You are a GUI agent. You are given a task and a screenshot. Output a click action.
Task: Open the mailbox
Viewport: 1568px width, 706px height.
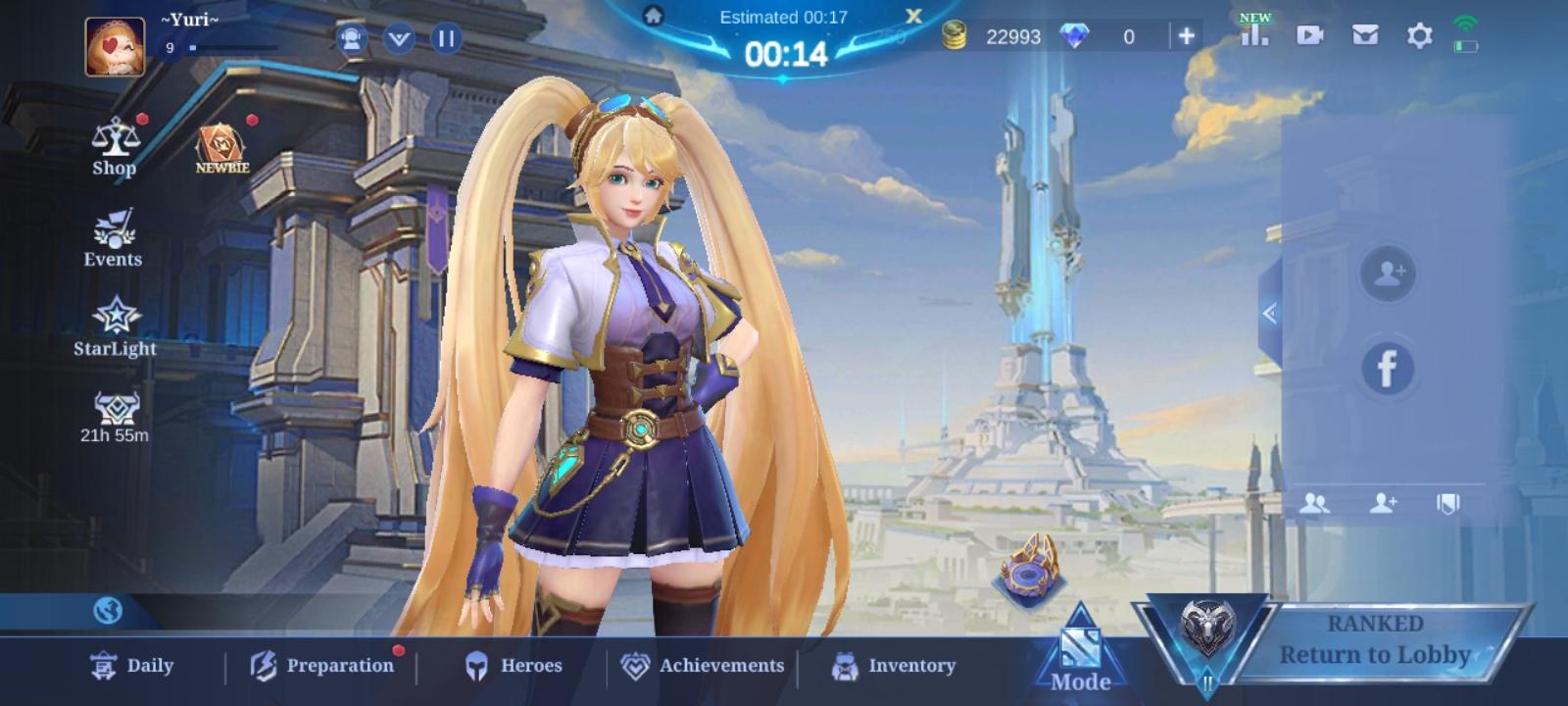(1363, 35)
